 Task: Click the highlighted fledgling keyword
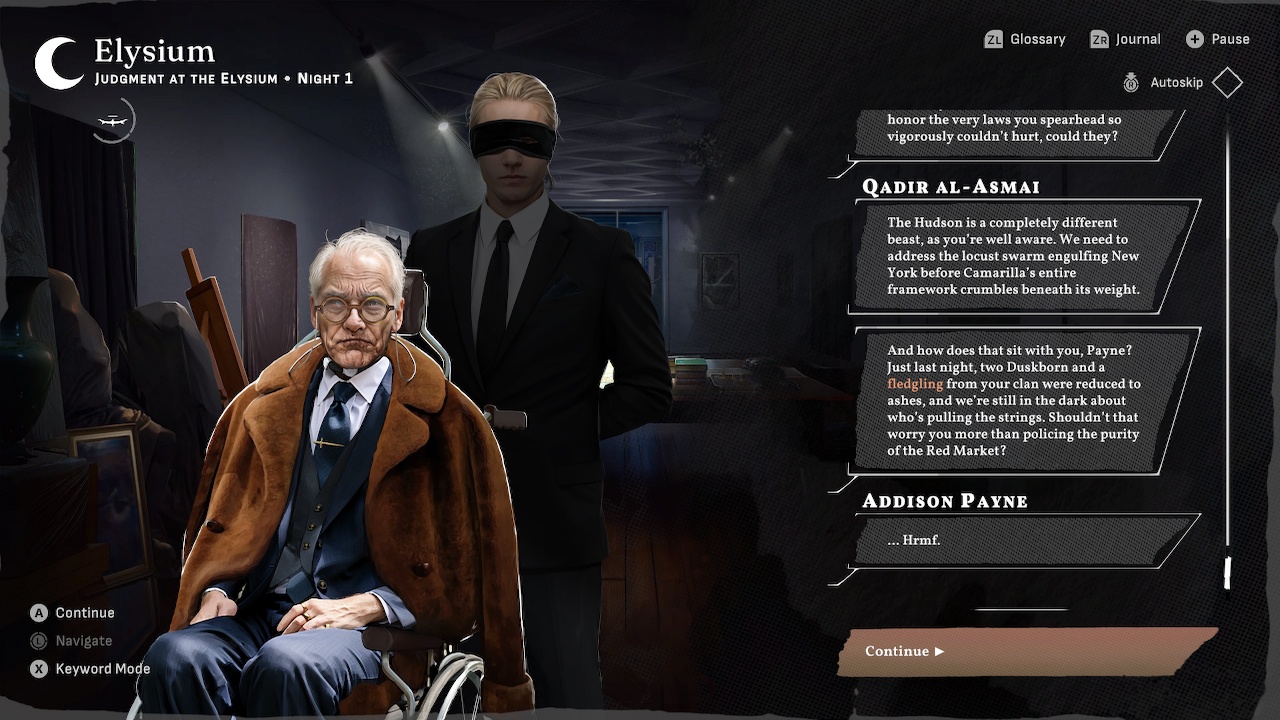(915, 383)
